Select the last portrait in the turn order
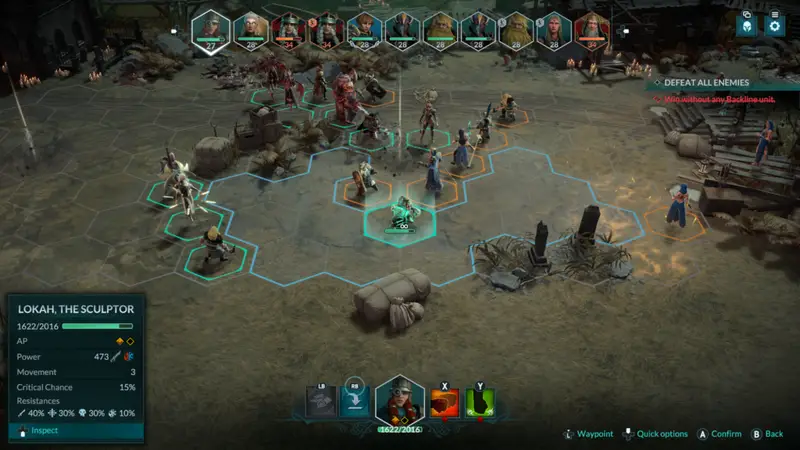 590,29
